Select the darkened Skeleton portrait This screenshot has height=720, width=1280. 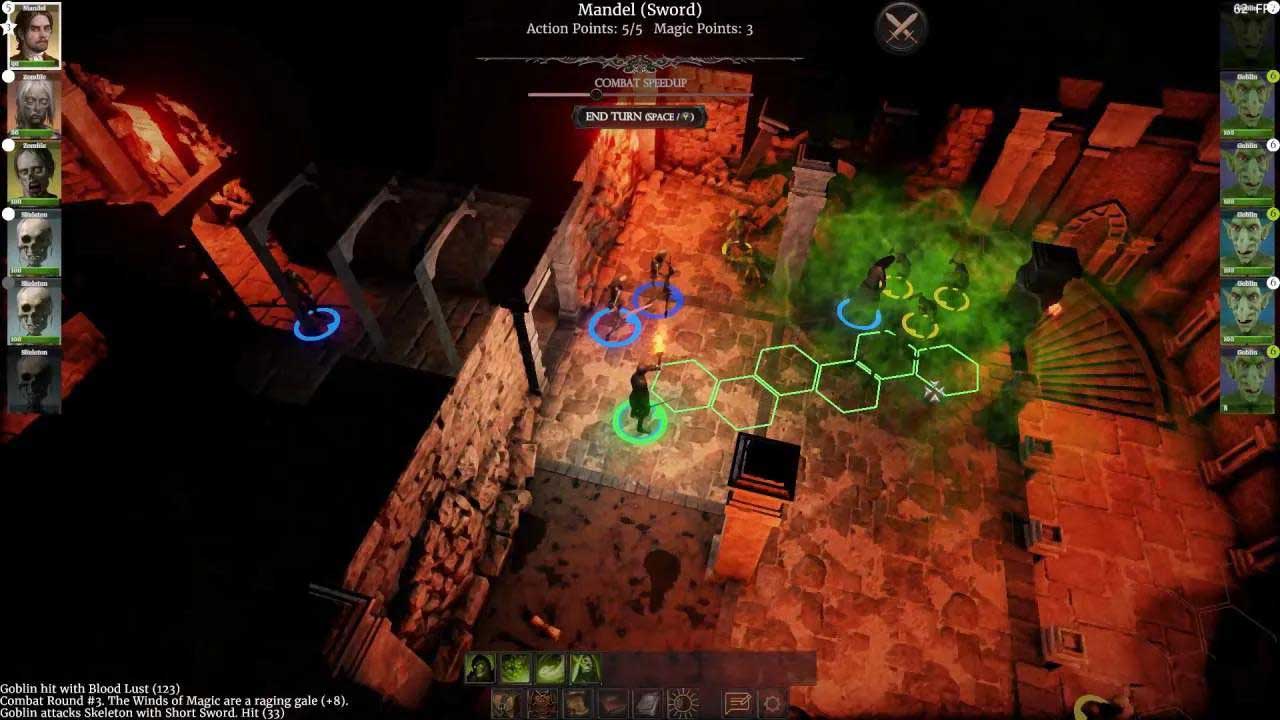pyautogui.click(x=35, y=381)
